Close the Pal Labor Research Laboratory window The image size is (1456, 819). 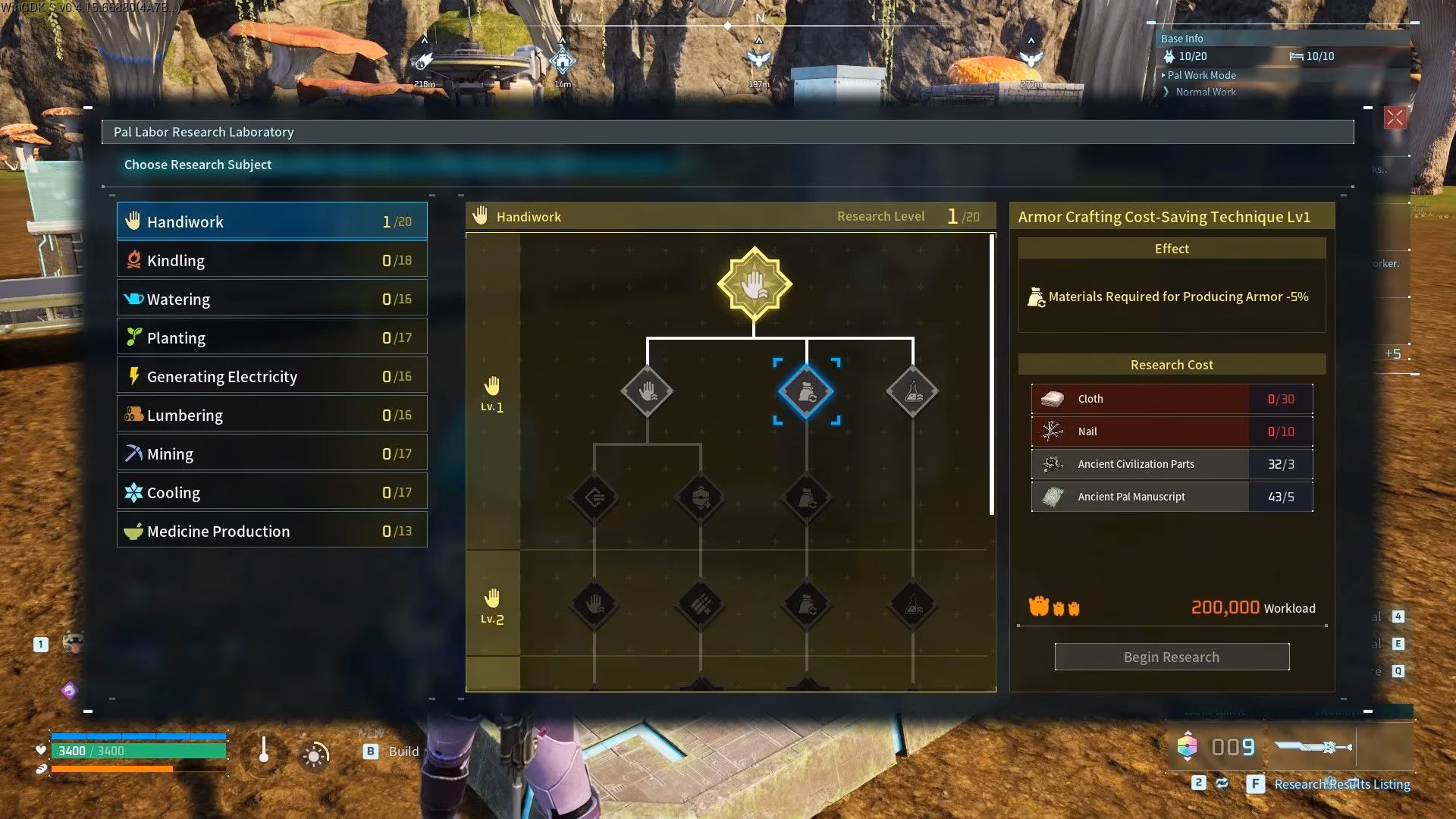point(1394,118)
